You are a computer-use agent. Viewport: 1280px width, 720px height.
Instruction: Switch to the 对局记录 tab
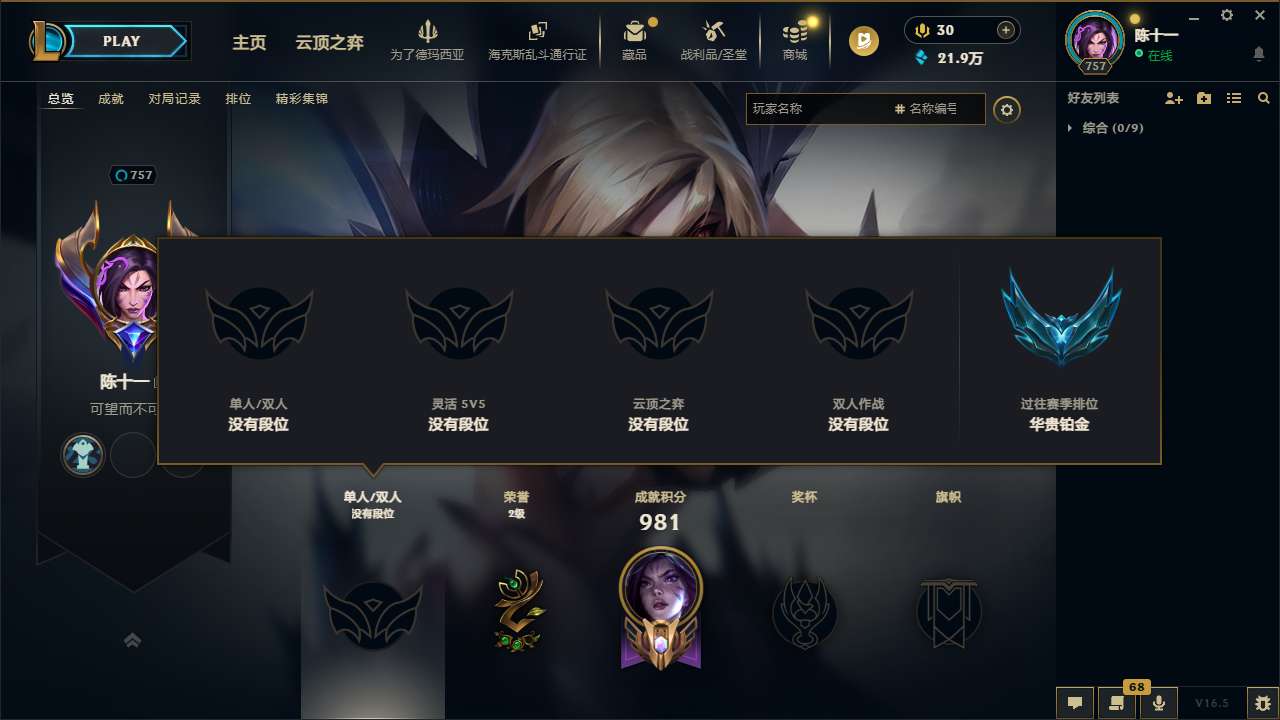(176, 99)
